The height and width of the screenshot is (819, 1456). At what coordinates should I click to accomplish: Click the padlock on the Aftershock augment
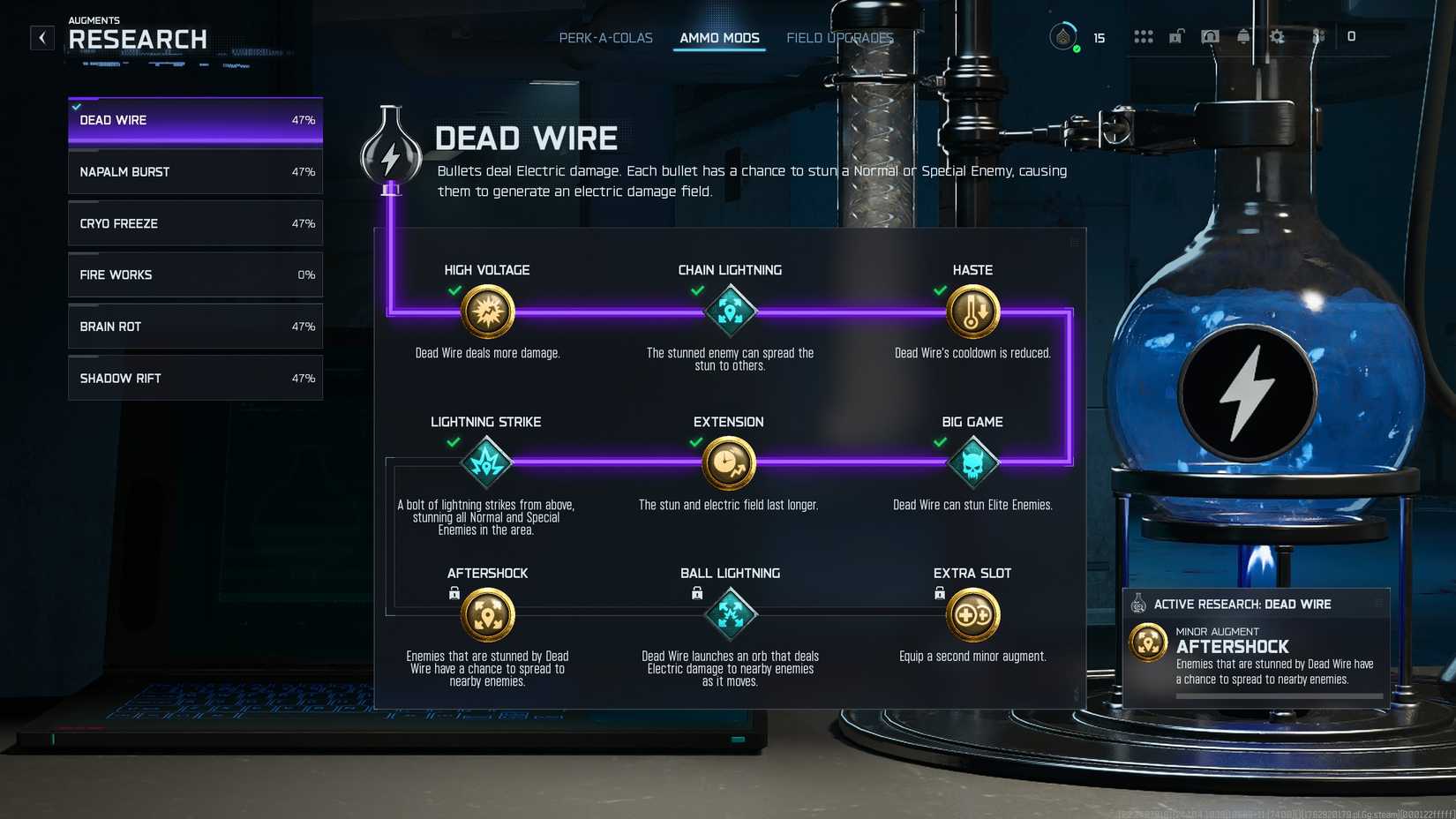(454, 593)
